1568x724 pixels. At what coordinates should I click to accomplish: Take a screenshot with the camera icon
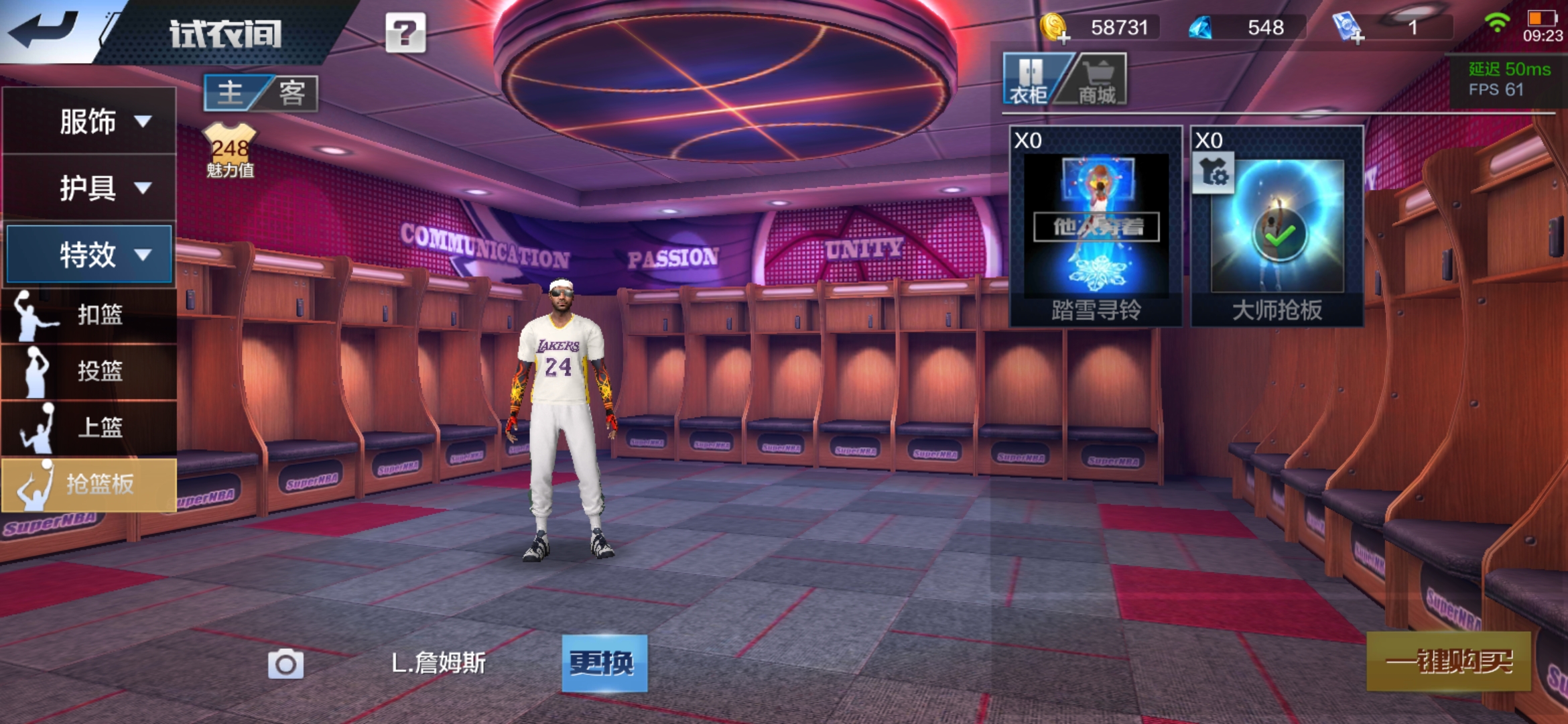pos(285,664)
